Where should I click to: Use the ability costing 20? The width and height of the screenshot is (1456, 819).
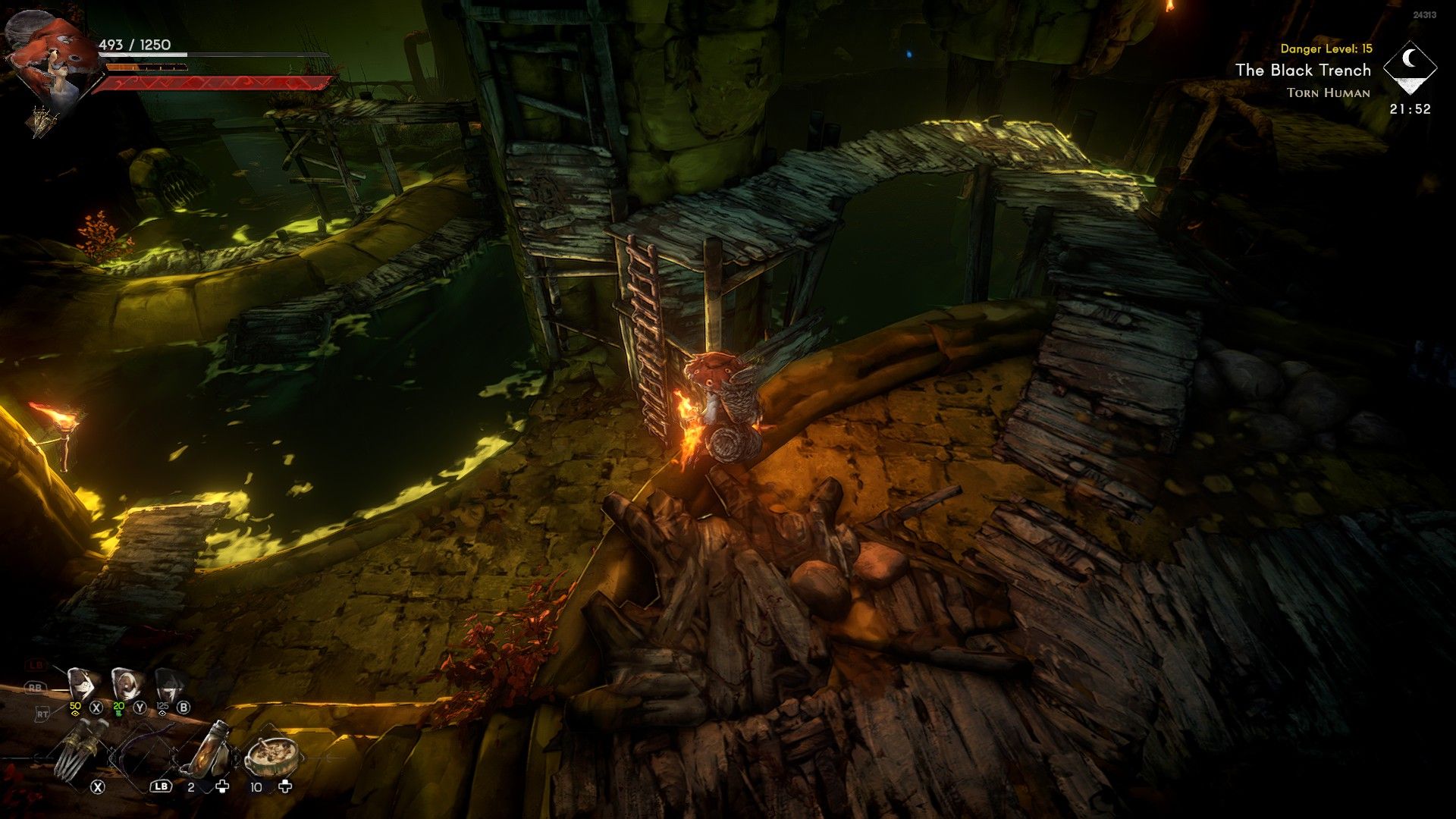[124, 686]
